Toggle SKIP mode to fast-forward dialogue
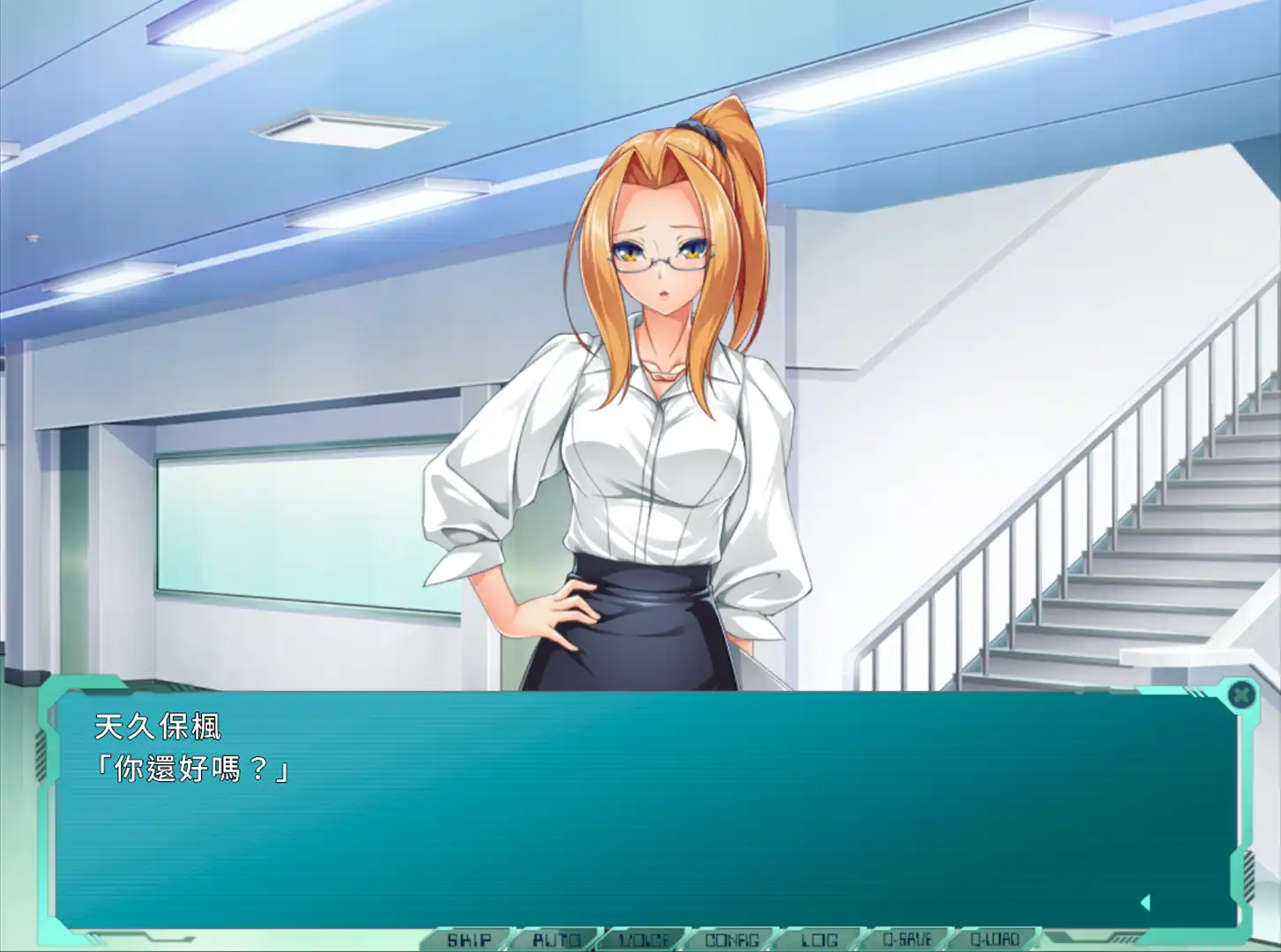Screen dimensions: 1281x952 (472, 939)
